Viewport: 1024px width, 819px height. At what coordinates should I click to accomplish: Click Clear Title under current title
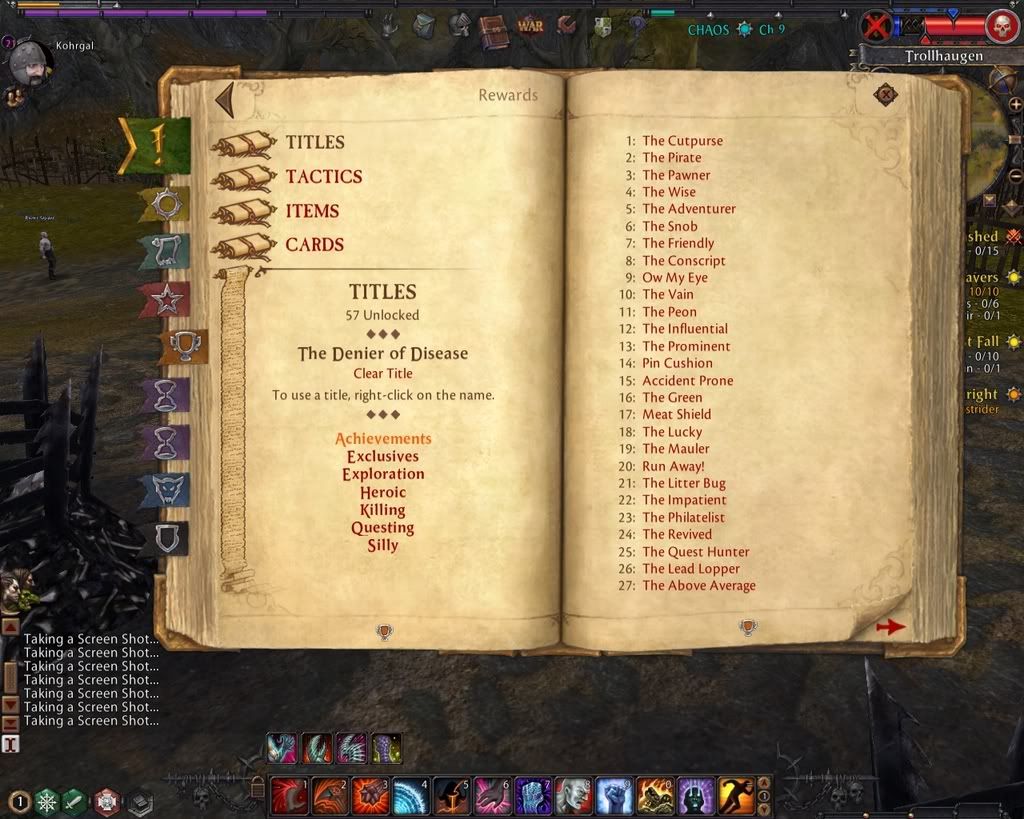(382, 374)
